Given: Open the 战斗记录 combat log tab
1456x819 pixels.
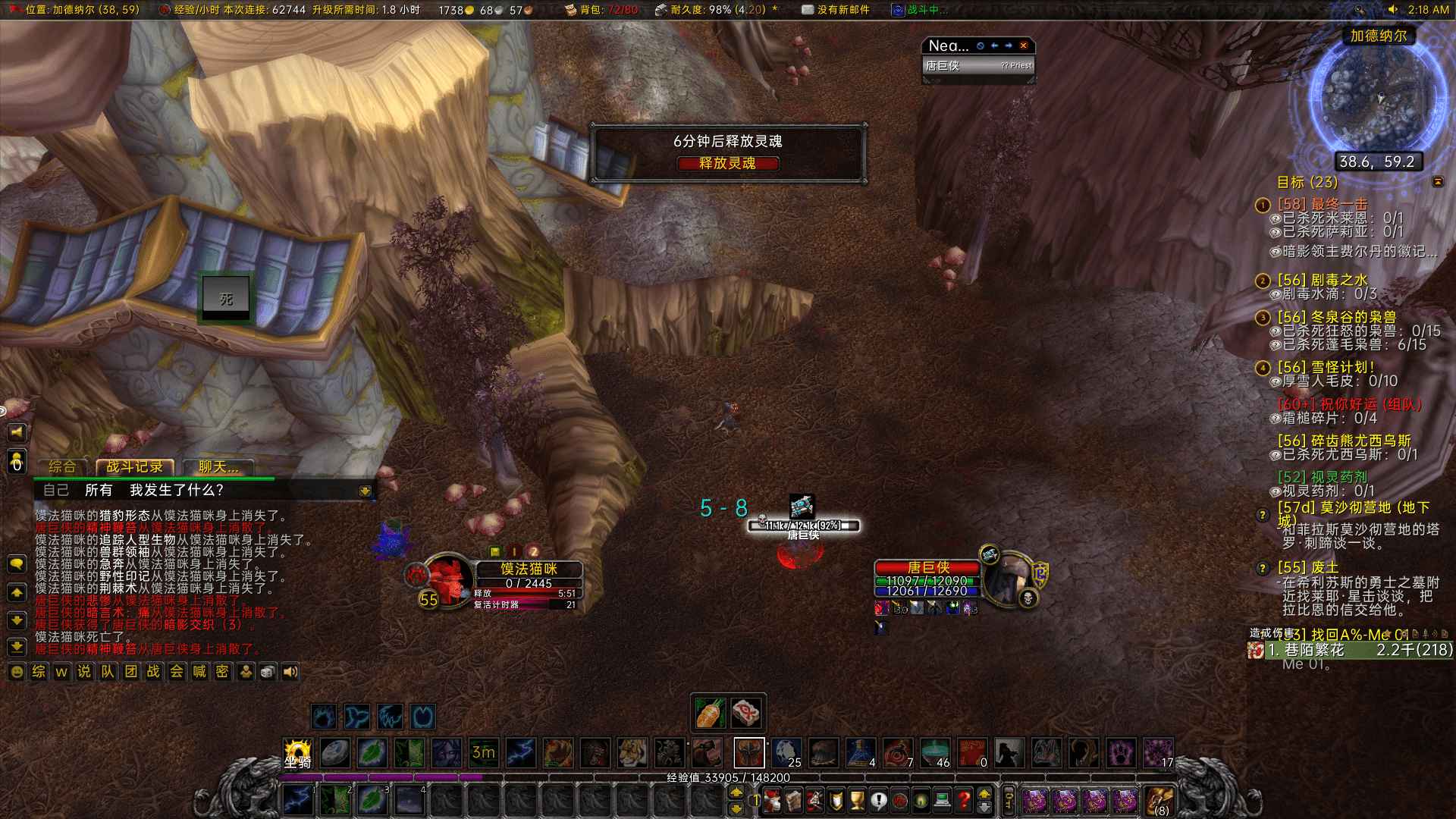Looking at the screenshot, I should (134, 467).
